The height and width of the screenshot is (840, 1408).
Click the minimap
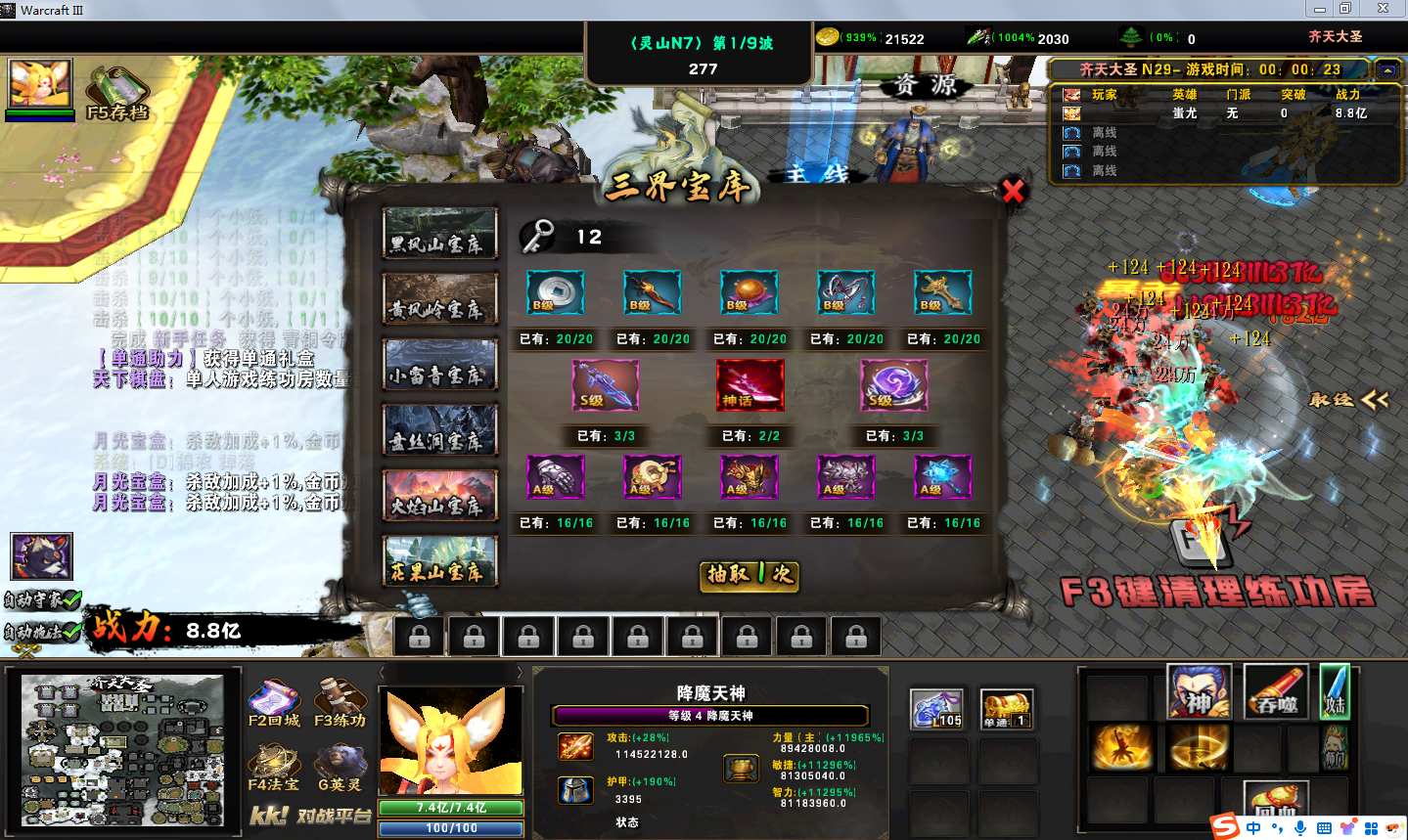pos(123,751)
